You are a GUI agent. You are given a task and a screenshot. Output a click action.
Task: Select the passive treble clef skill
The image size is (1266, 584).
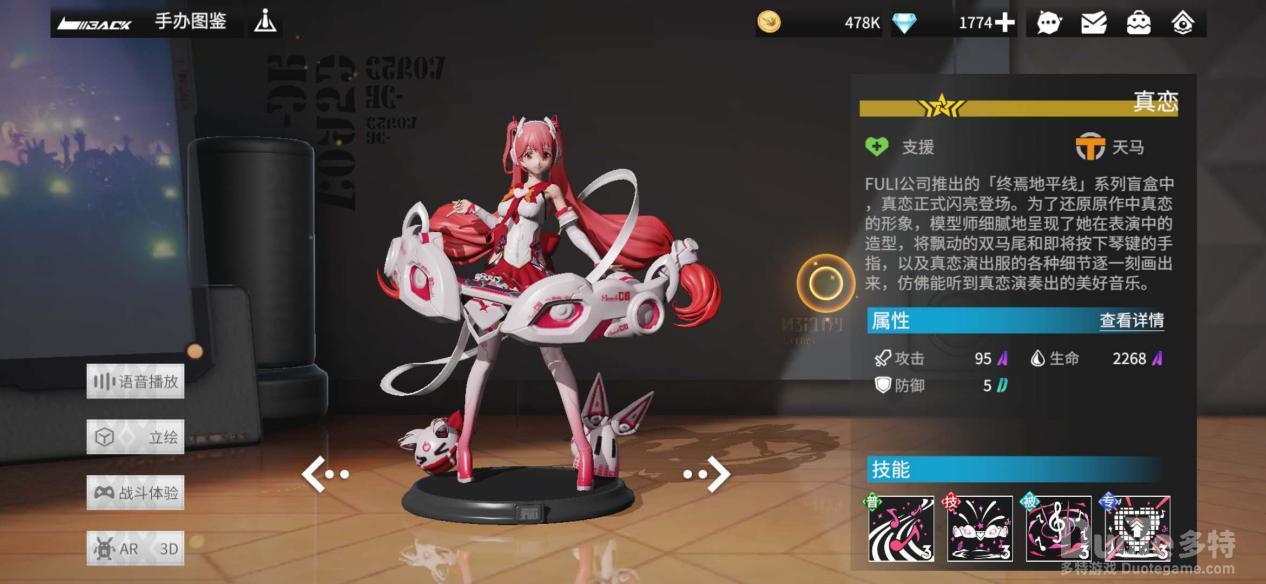click(x=1058, y=529)
